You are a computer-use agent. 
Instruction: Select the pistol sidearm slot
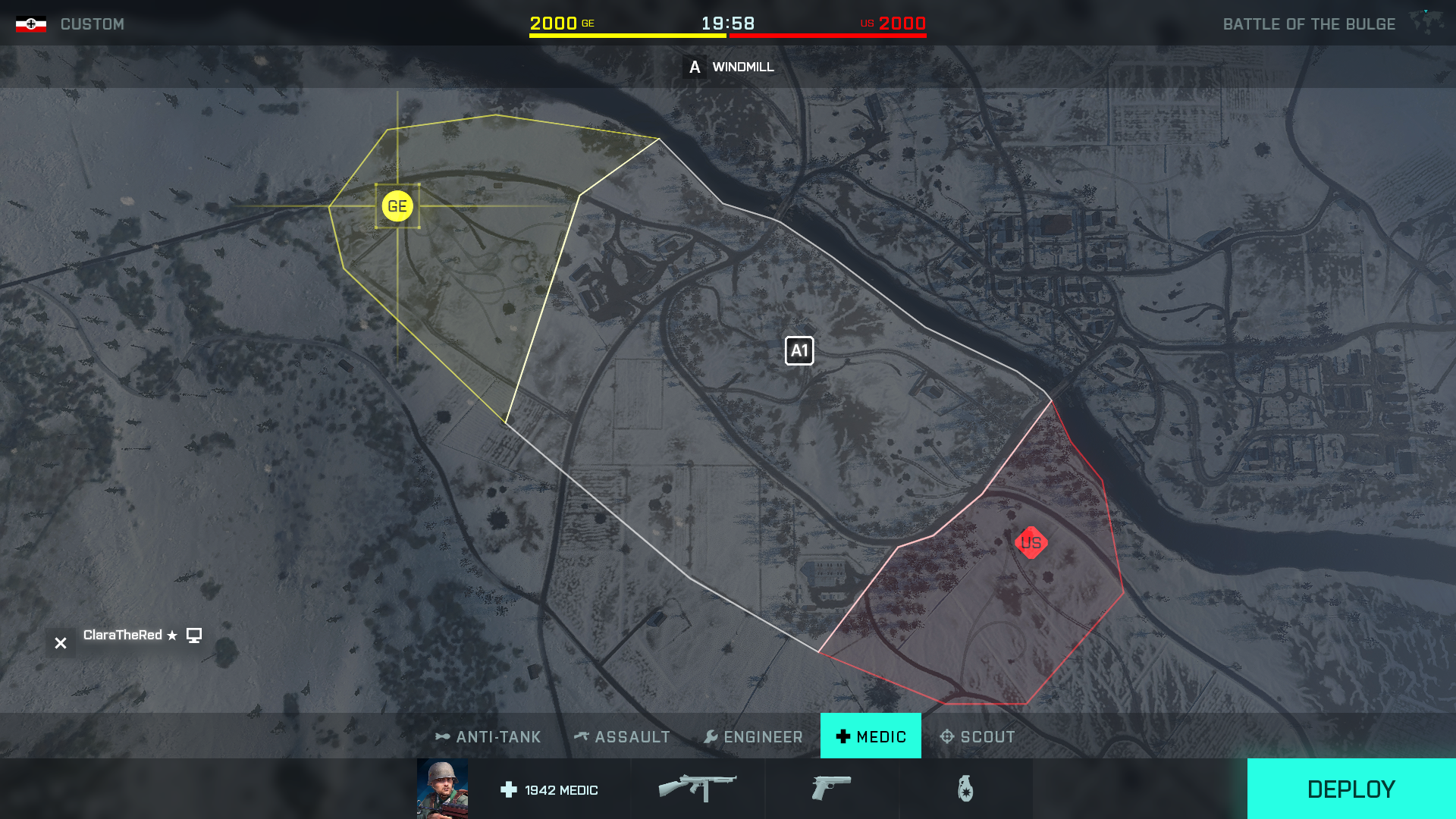832,789
